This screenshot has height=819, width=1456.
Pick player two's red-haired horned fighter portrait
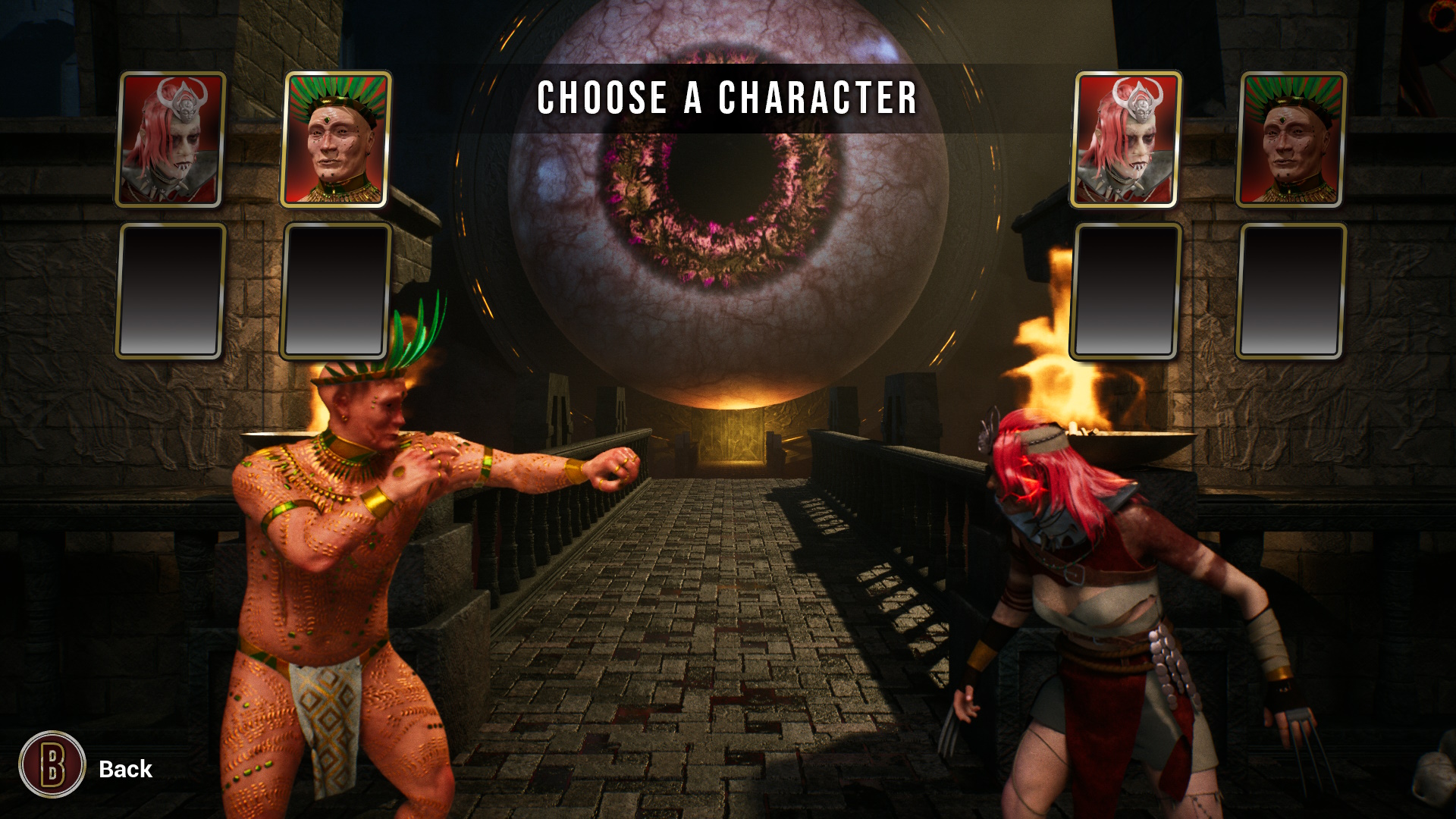coord(1125,140)
